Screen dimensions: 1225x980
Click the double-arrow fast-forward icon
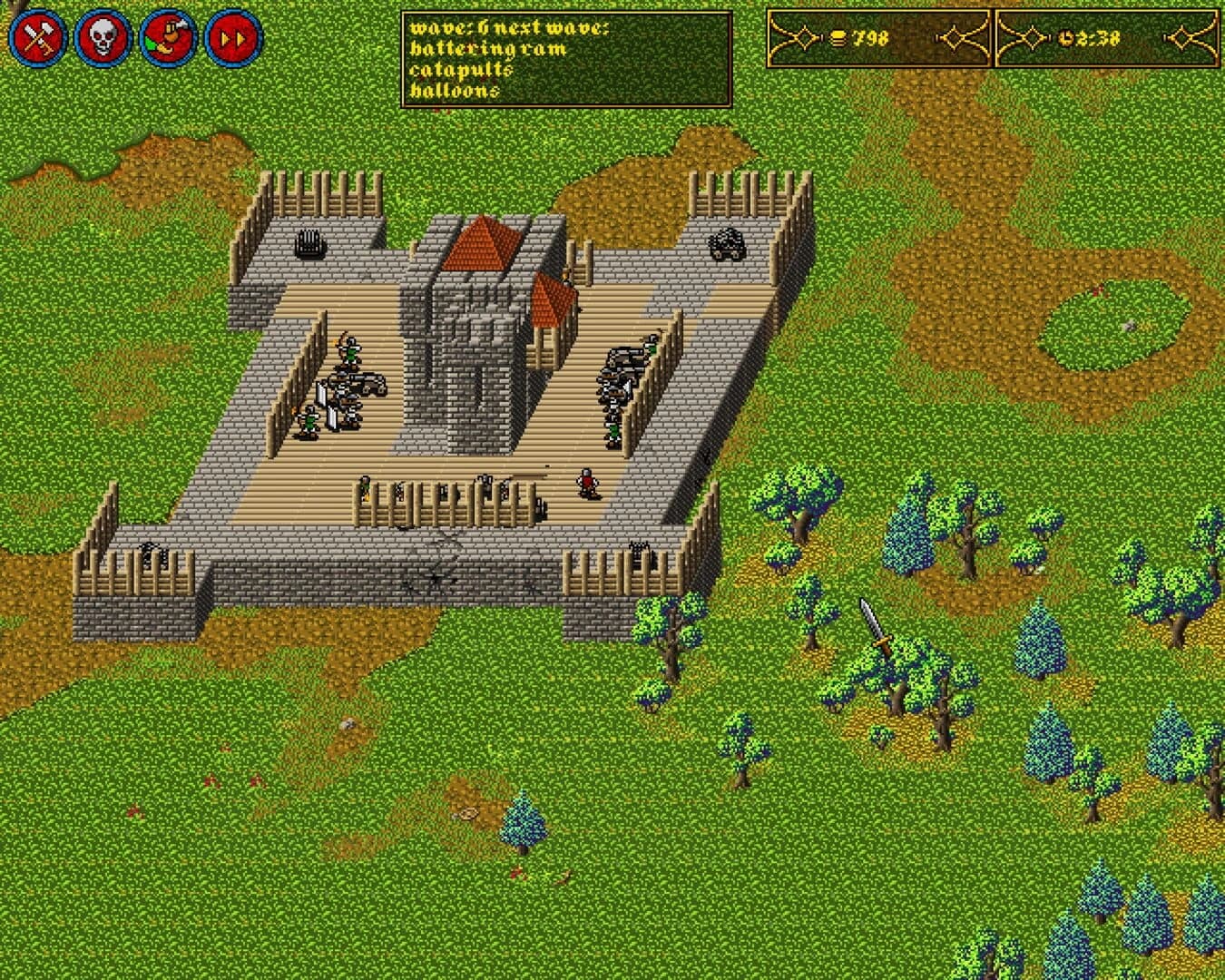pos(233,36)
